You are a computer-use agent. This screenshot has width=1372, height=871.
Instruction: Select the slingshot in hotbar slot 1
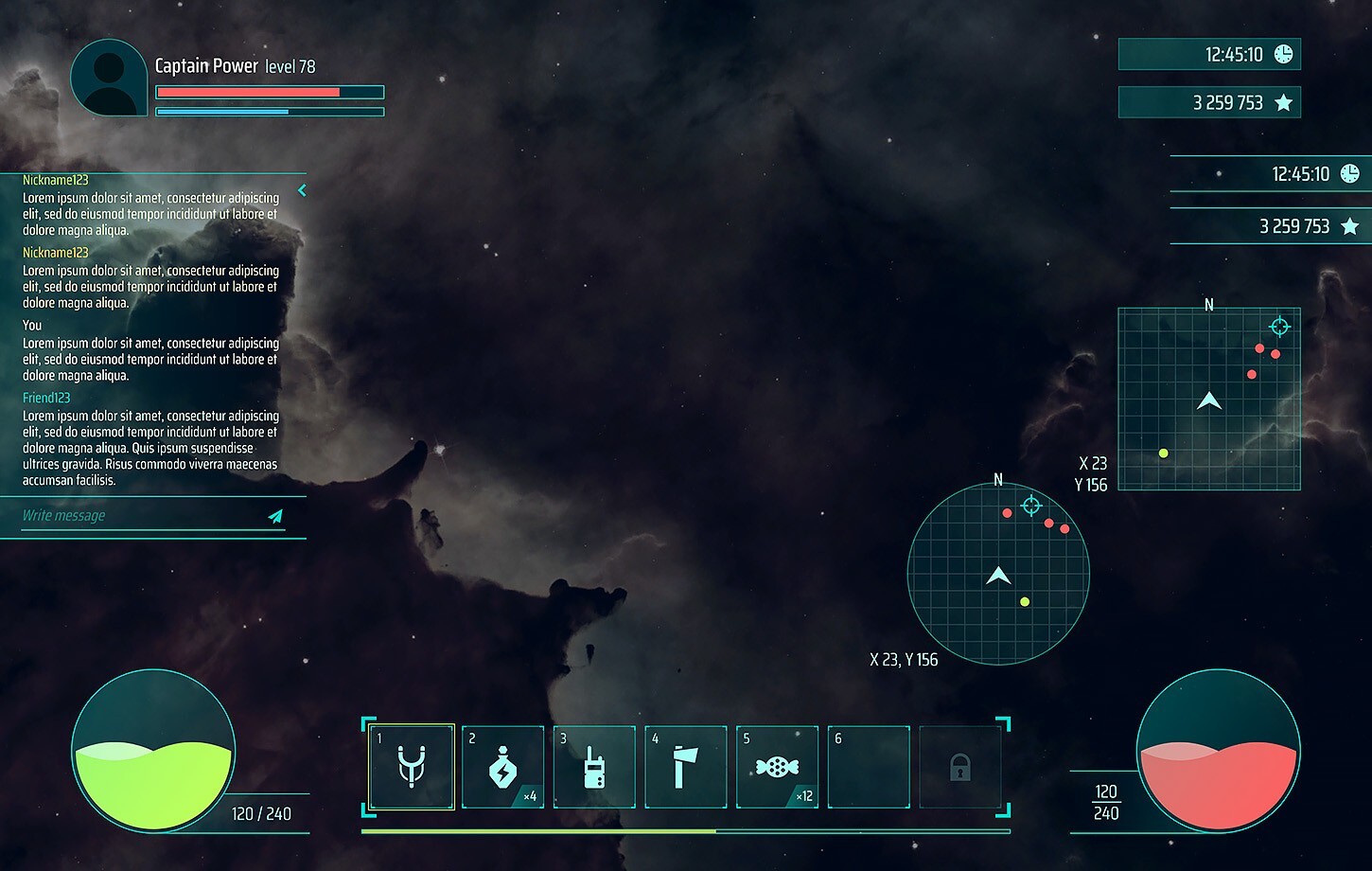411,767
